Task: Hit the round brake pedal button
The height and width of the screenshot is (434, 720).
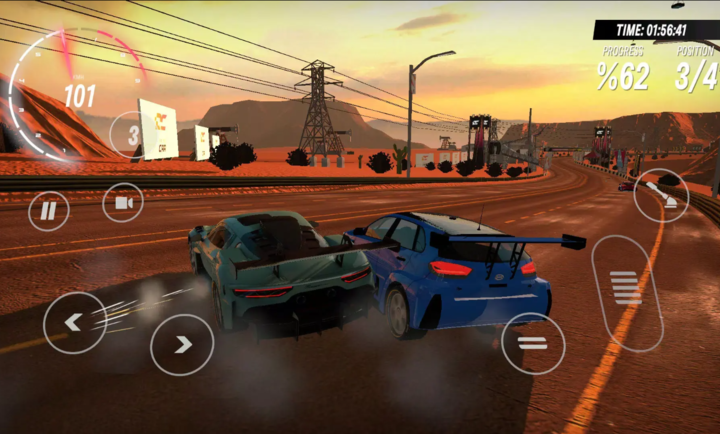Action: pyautogui.click(x=532, y=343)
